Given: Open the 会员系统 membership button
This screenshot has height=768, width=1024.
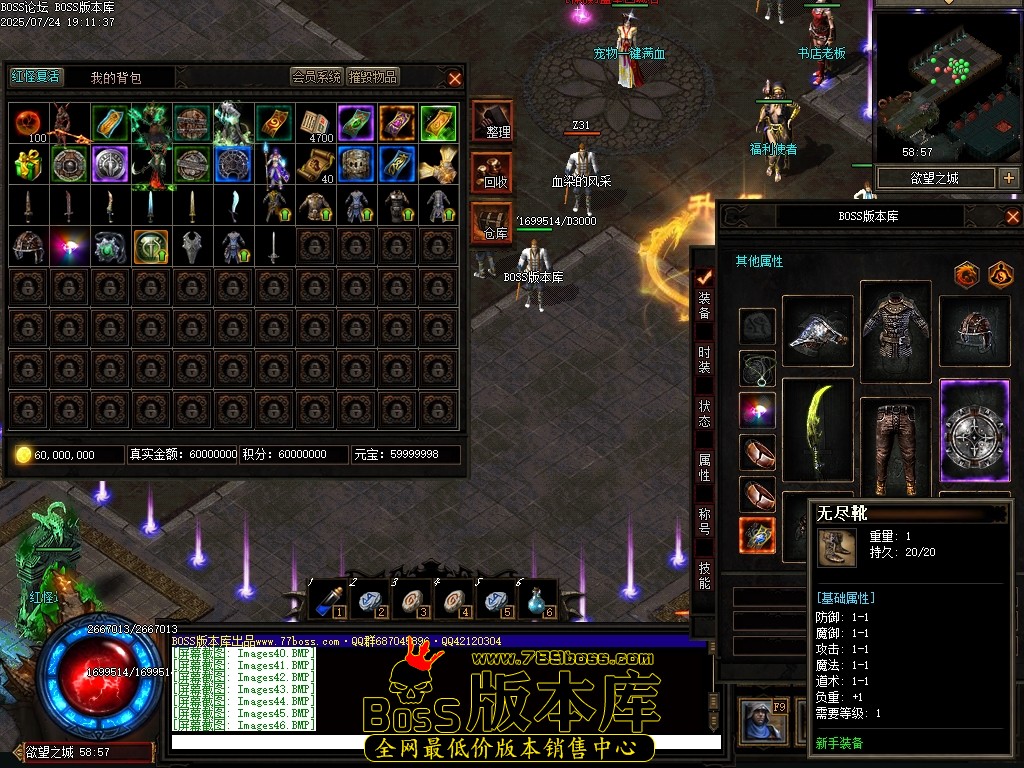Looking at the screenshot, I should pyautogui.click(x=316, y=77).
